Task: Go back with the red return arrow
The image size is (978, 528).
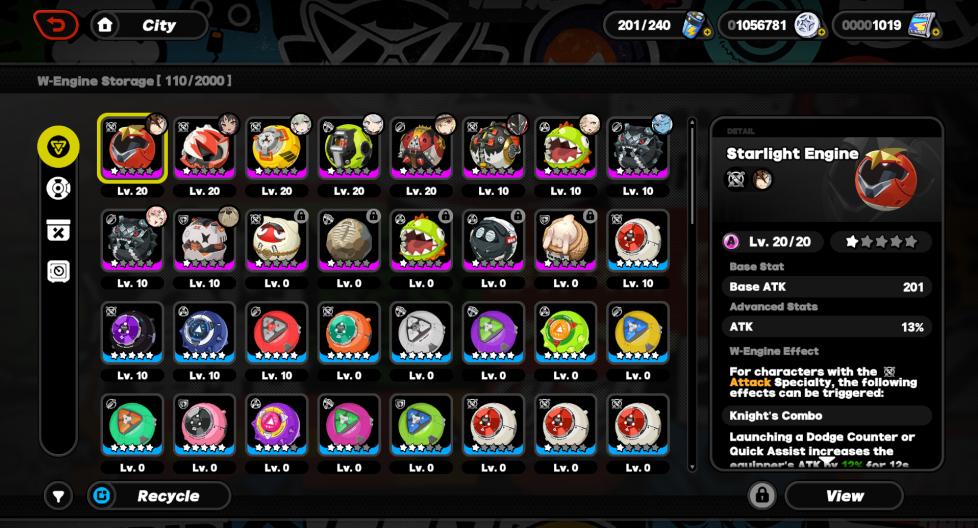Action: click(x=56, y=25)
